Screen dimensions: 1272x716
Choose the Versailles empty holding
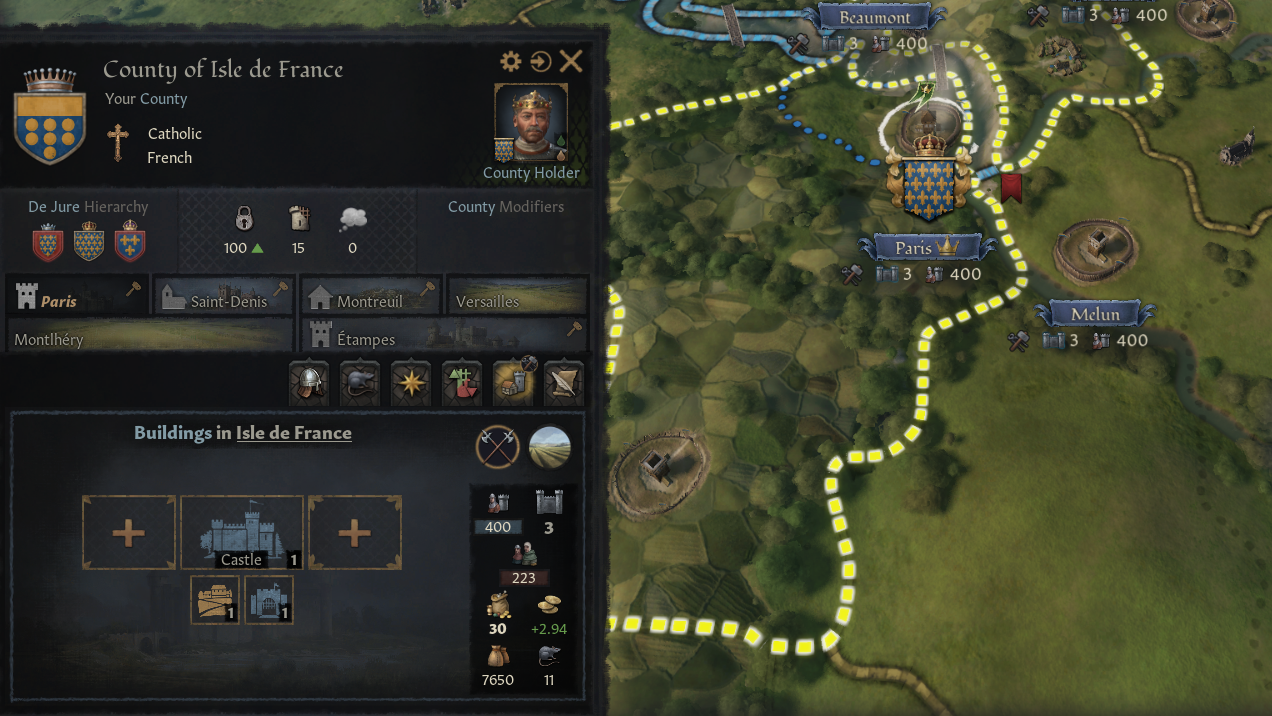517,296
